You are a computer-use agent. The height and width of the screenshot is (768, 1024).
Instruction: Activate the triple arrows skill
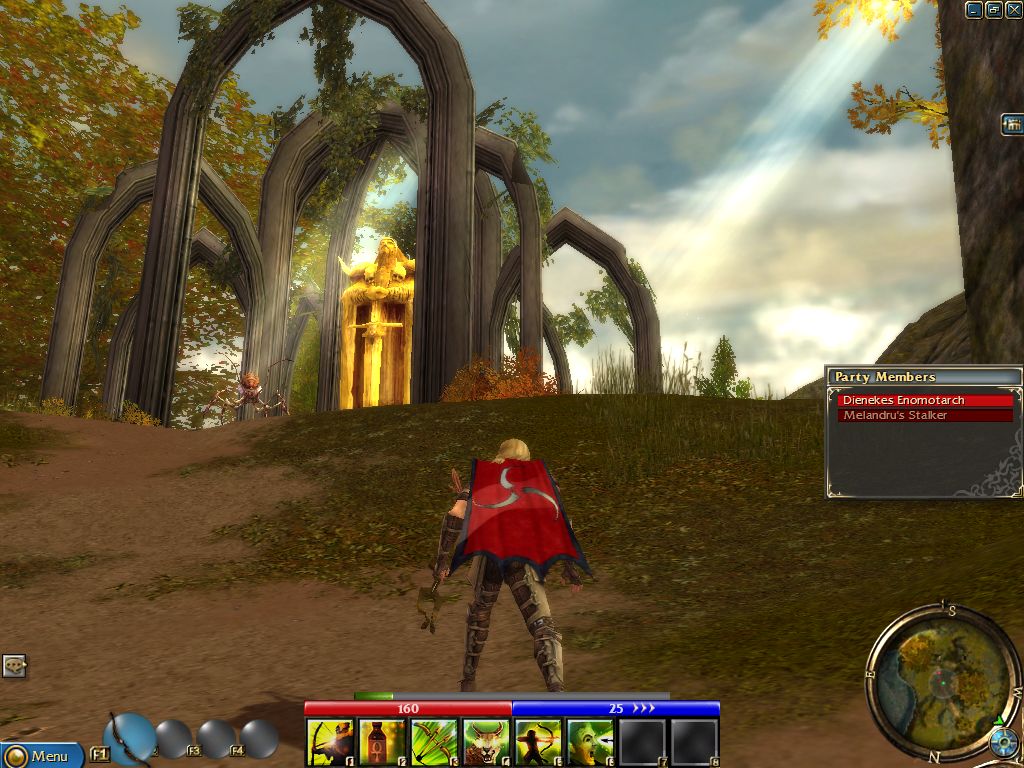[x=434, y=742]
